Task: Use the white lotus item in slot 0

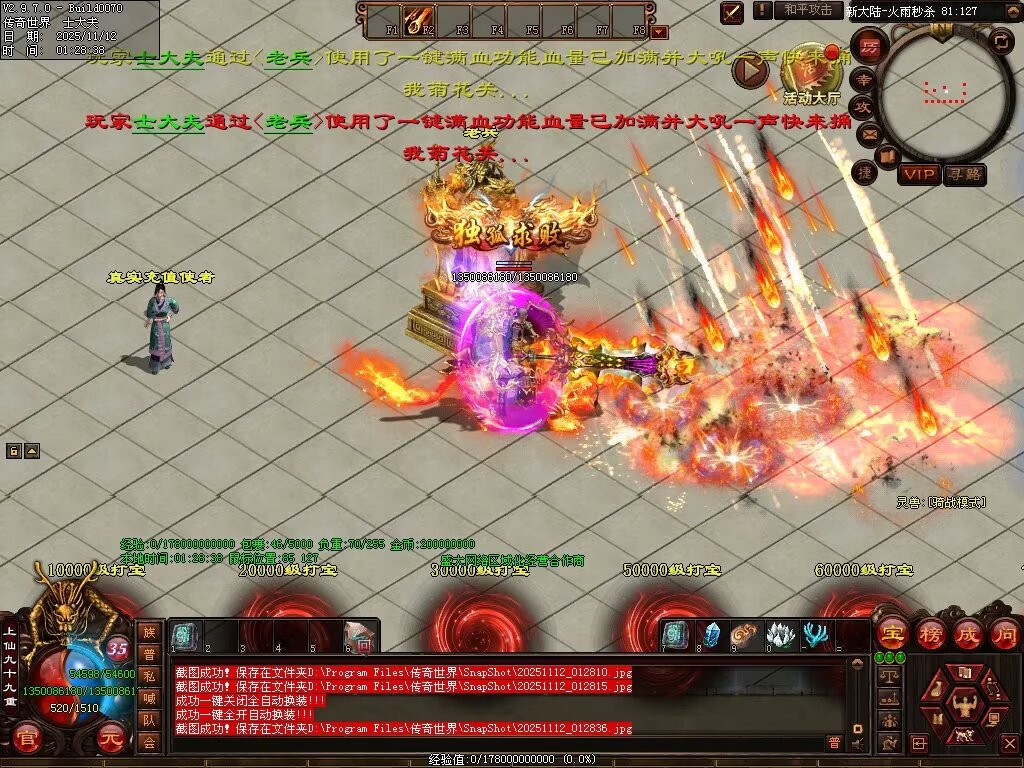Action: pyautogui.click(x=780, y=636)
